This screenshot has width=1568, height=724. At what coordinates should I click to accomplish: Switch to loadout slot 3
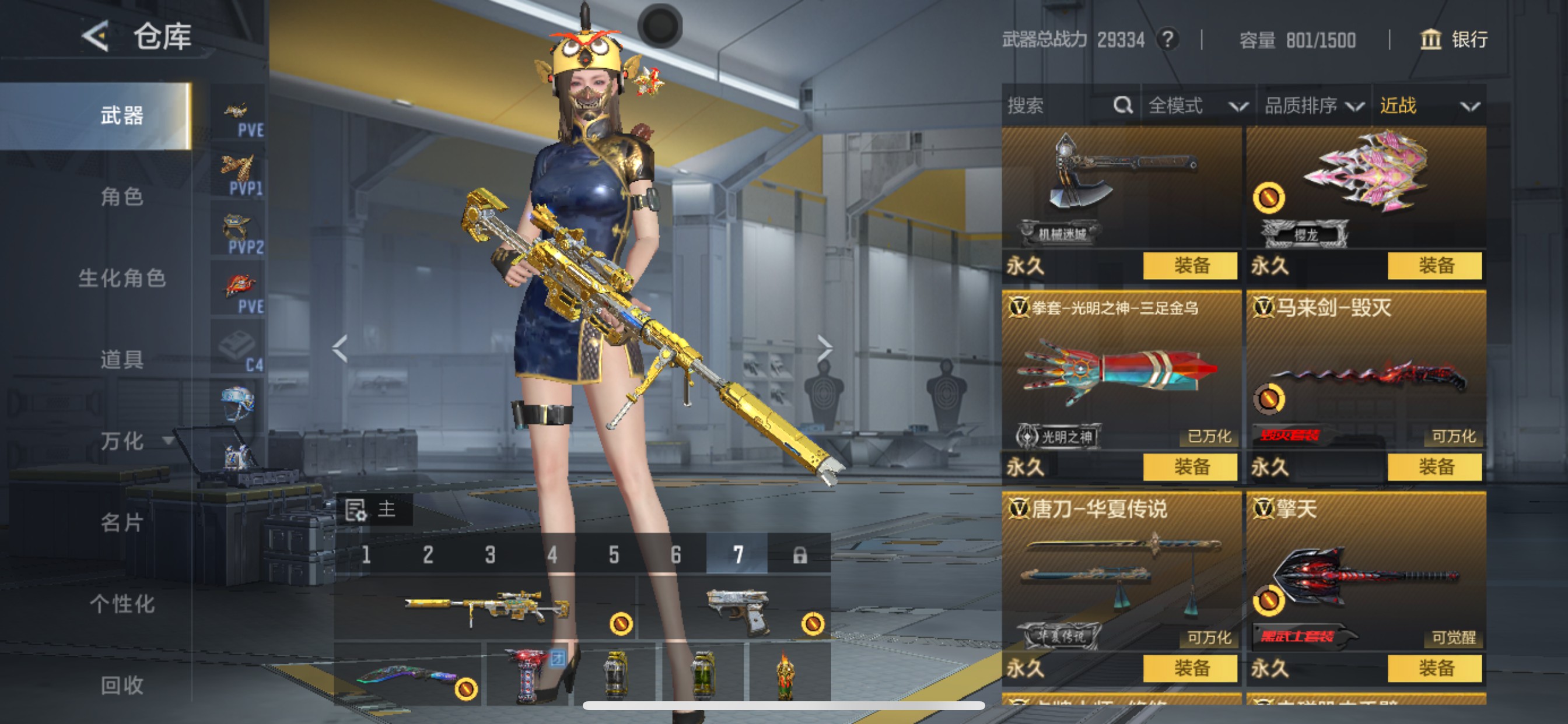(490, 554)
